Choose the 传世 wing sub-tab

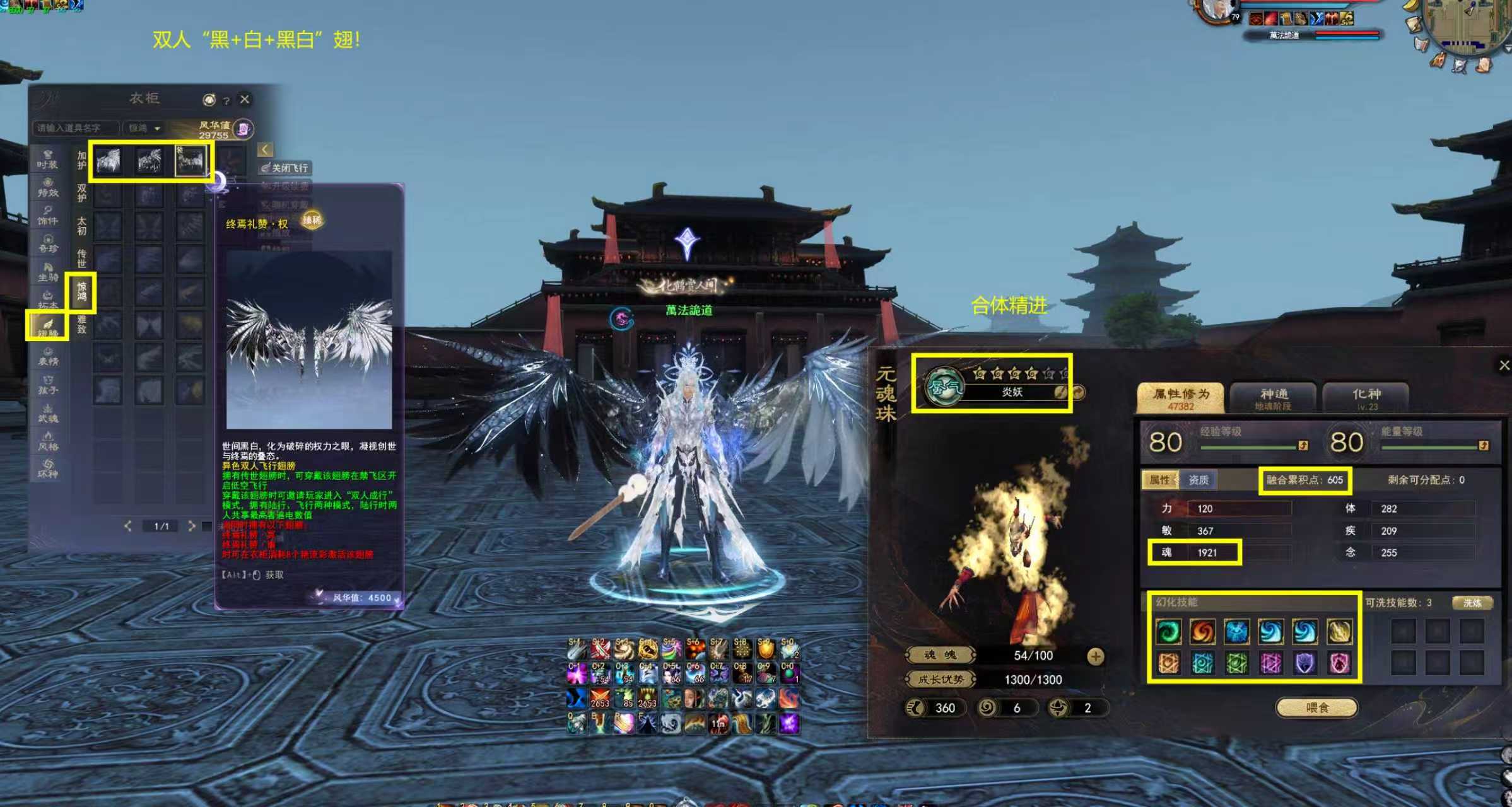point(81,257)
